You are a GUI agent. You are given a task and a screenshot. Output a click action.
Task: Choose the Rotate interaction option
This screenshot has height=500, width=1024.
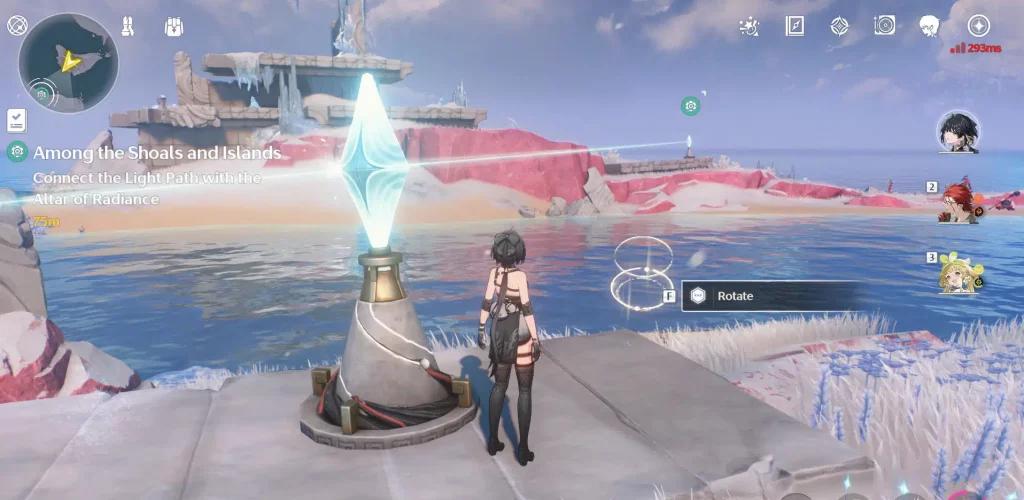tap(769, 296)
